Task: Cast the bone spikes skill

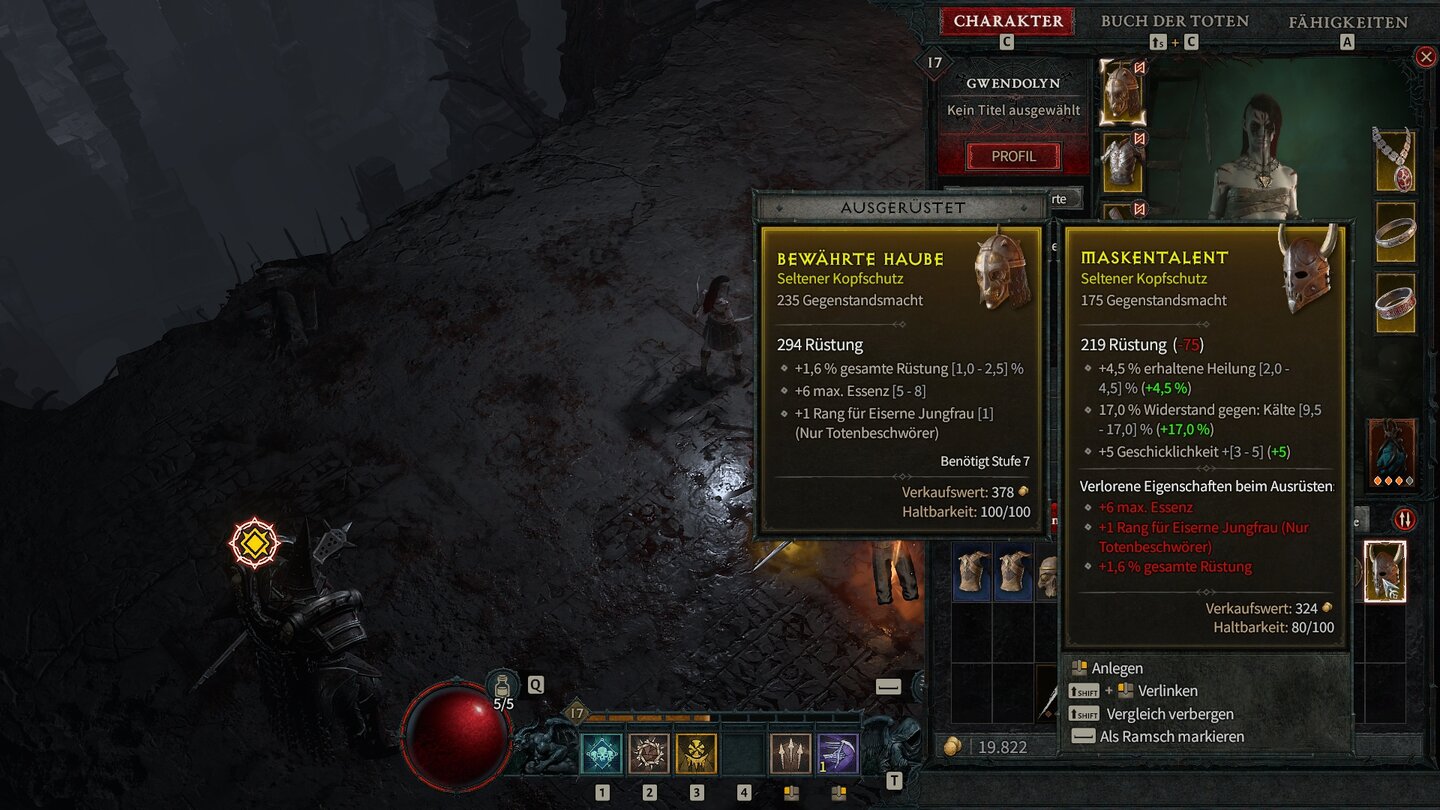Action: pyautogui.click(x=790, y=753)
